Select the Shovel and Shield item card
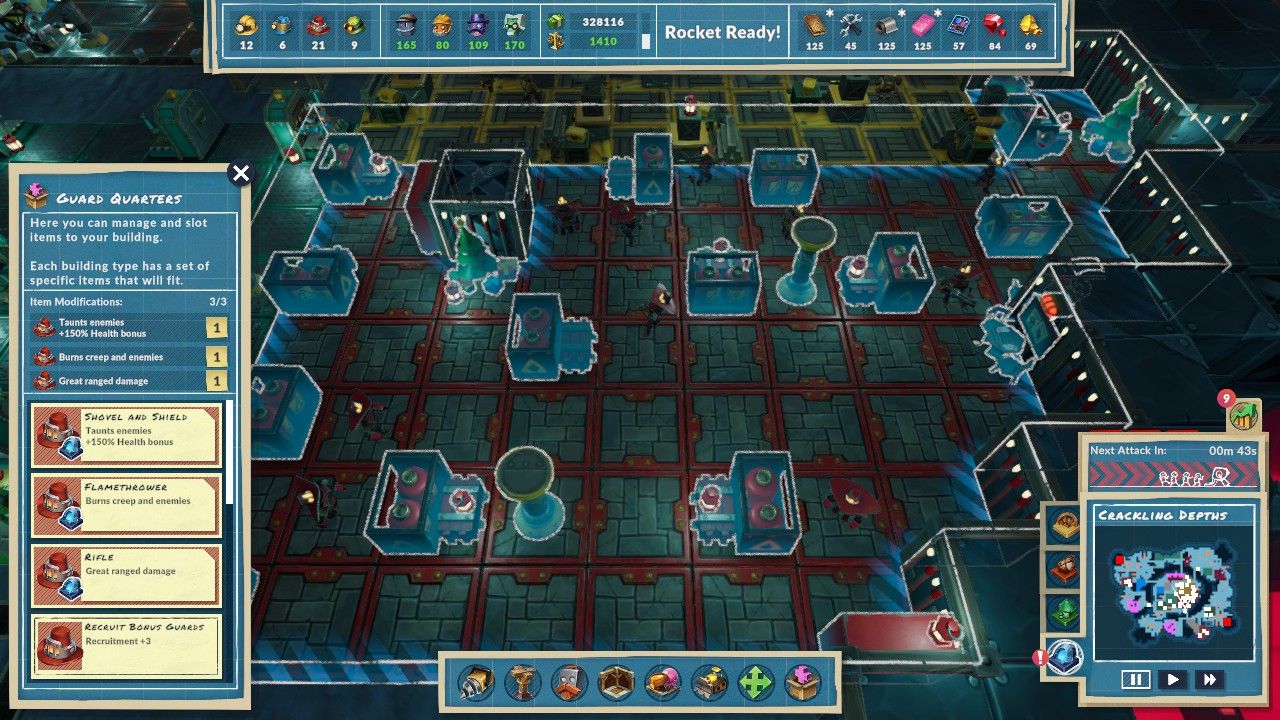 click(126, 434)
